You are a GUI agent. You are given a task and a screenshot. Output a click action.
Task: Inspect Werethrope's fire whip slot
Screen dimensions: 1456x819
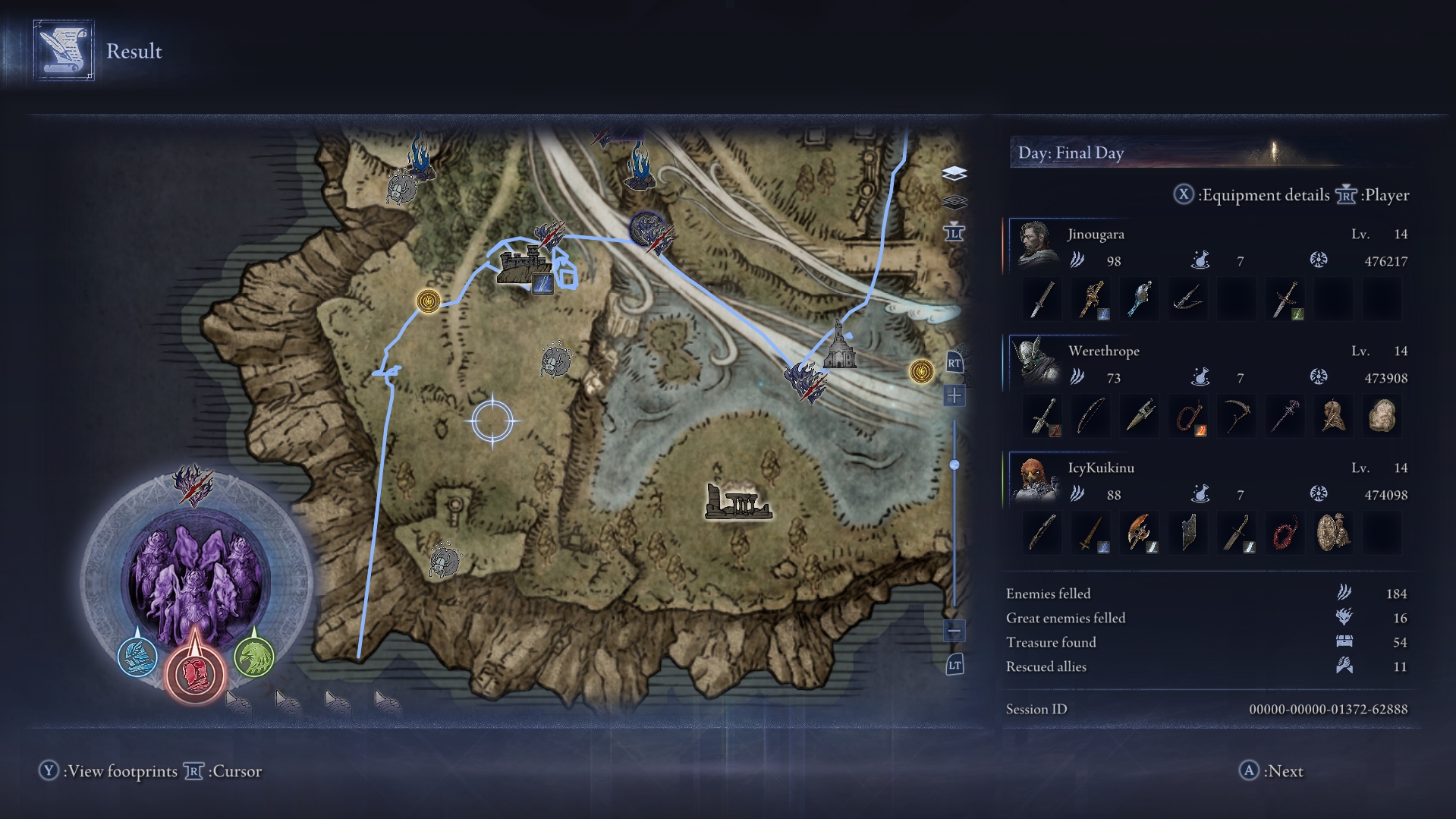(1187, 416)
